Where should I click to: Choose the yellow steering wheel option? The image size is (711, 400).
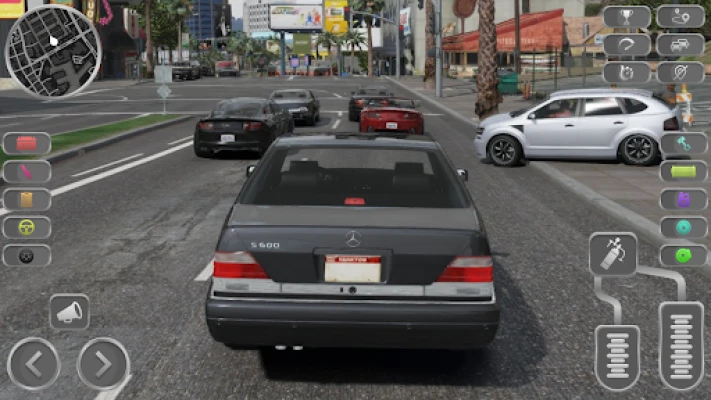click(x=27, y=227)
